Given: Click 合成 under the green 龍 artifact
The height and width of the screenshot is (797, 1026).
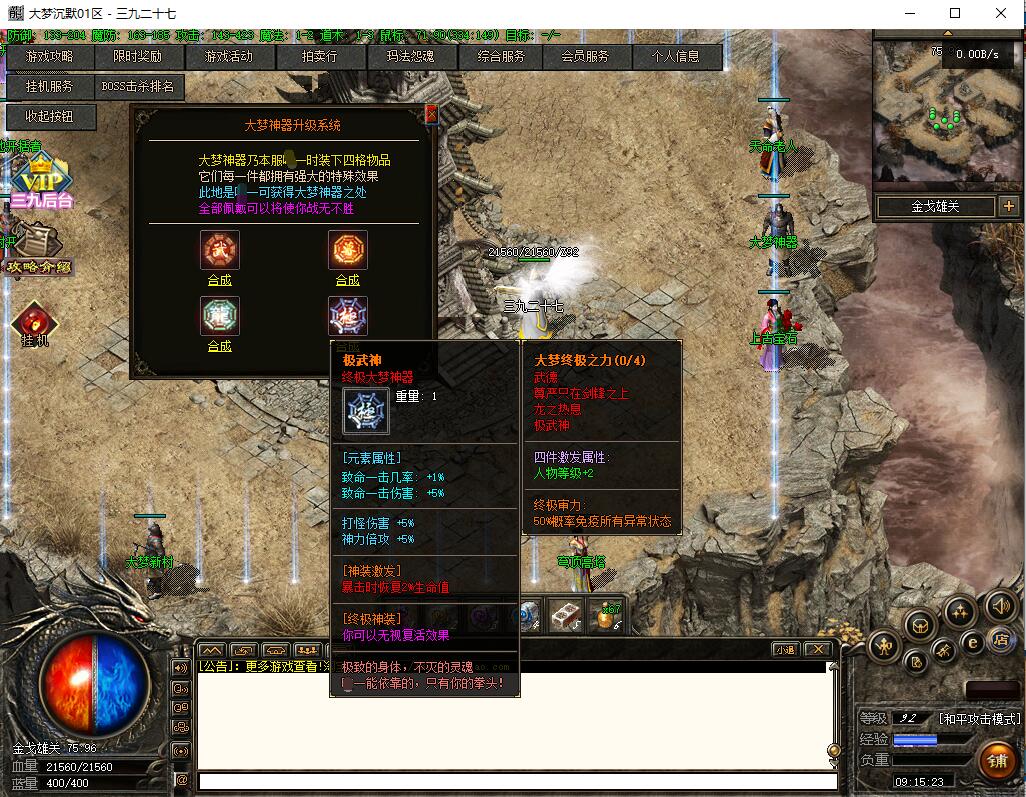Looking at the screenshot, I should [x=220, y=346].
